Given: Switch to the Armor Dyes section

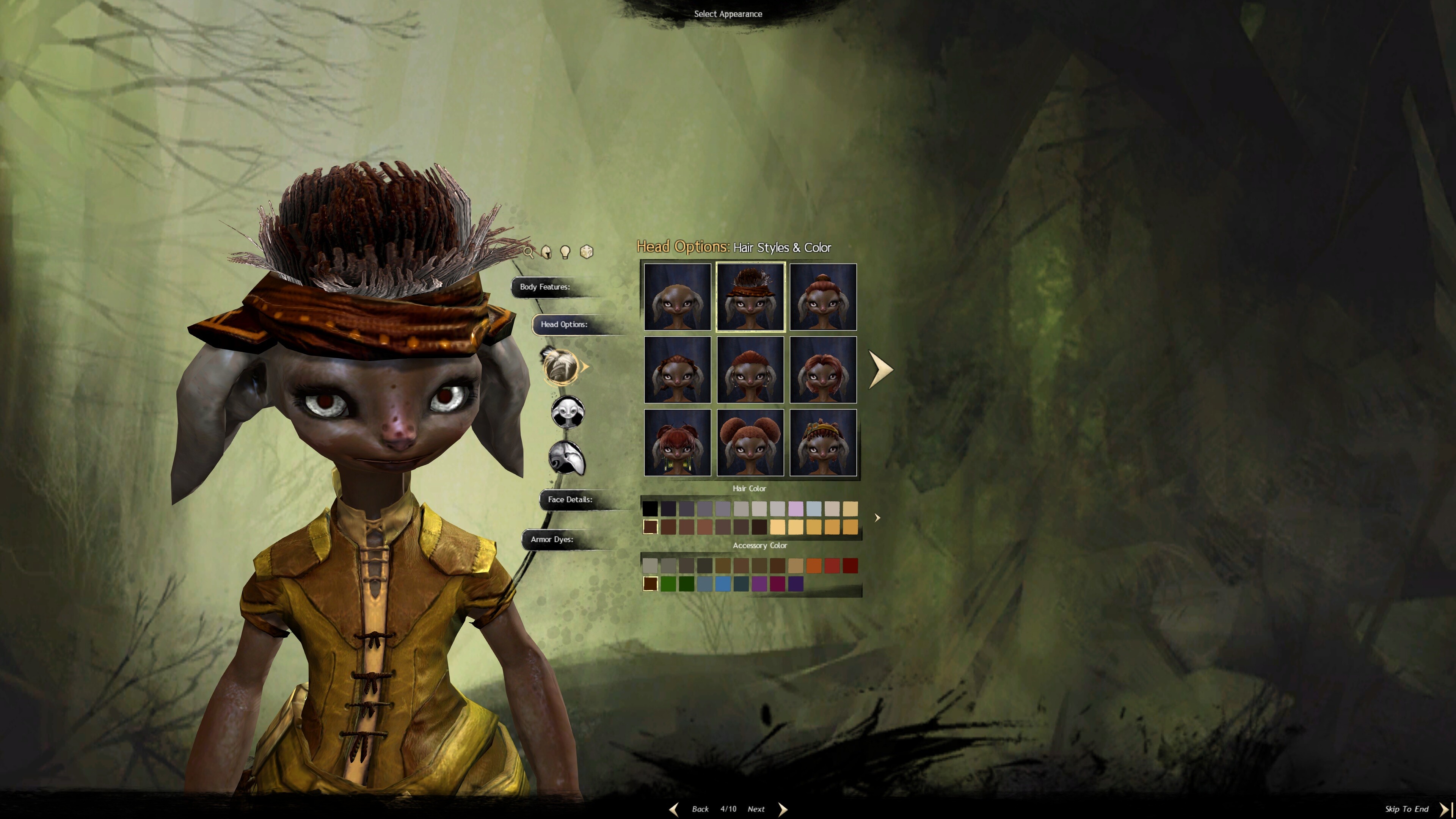Looking at the screenshot, I should pyautogui.click(x=552, y=540).
